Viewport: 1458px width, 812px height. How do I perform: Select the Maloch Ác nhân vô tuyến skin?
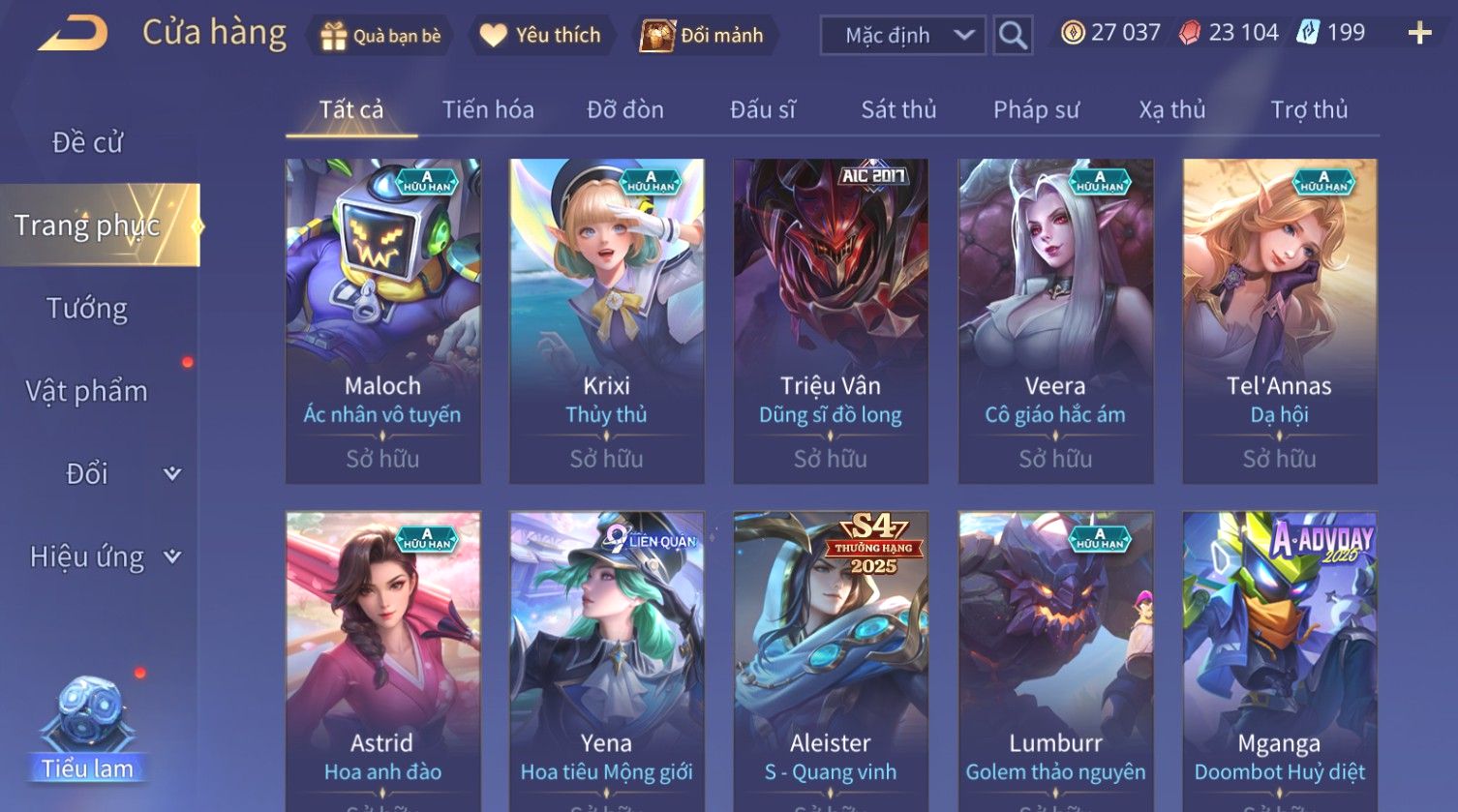click(x=383, y=319)
